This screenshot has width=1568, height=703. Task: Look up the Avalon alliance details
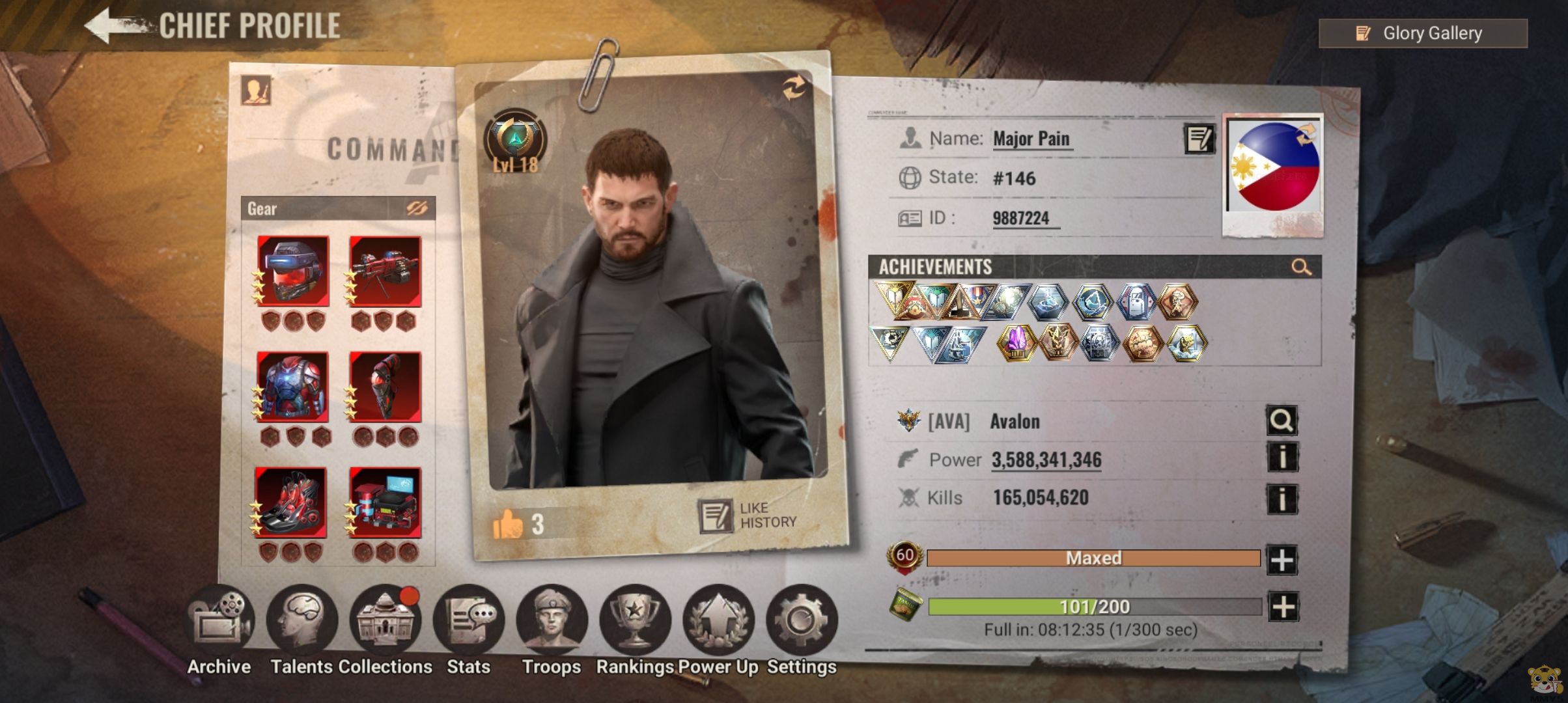tap(1281, 420)
